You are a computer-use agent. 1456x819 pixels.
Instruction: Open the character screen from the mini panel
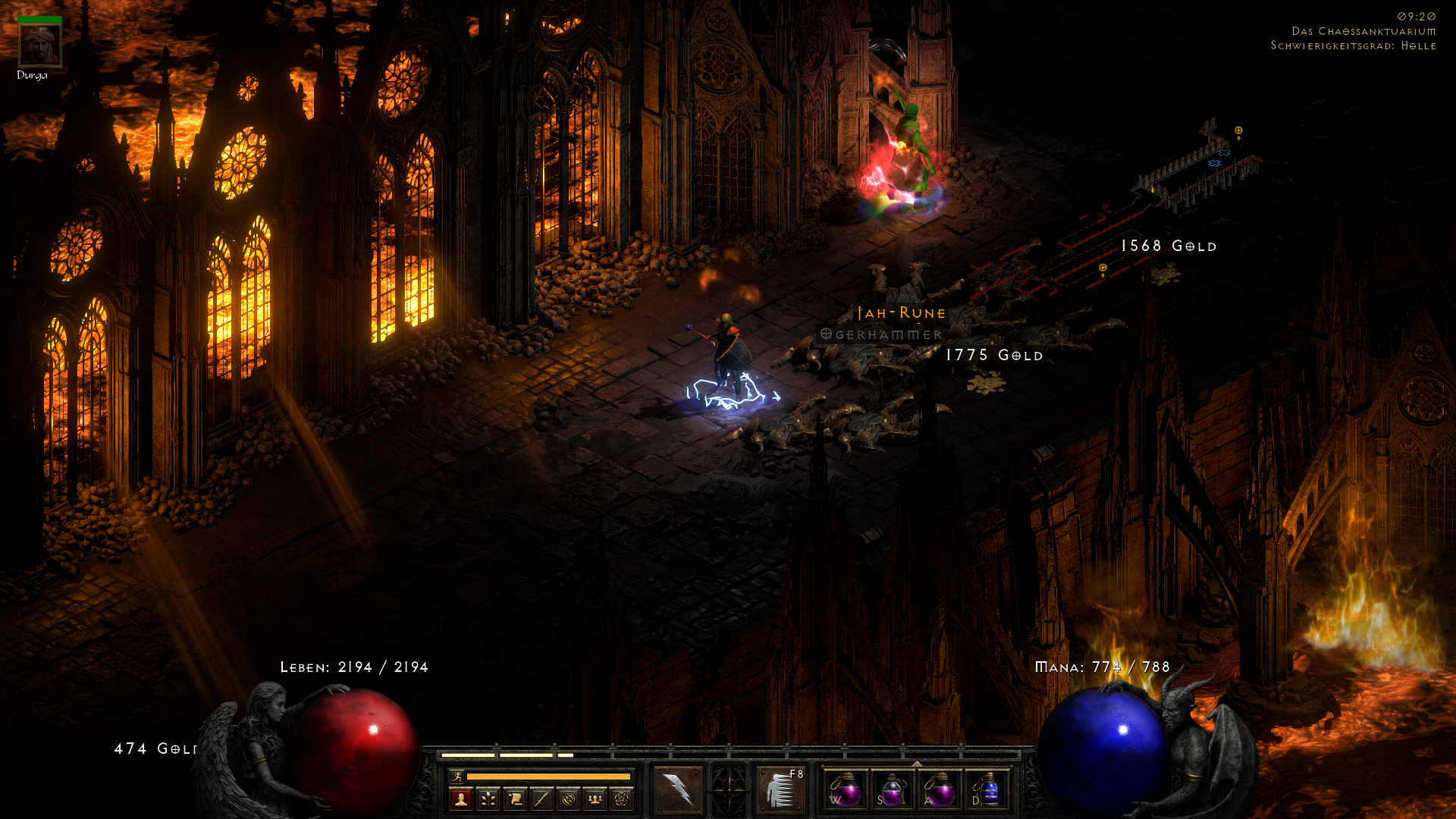(x=461, y=799)
